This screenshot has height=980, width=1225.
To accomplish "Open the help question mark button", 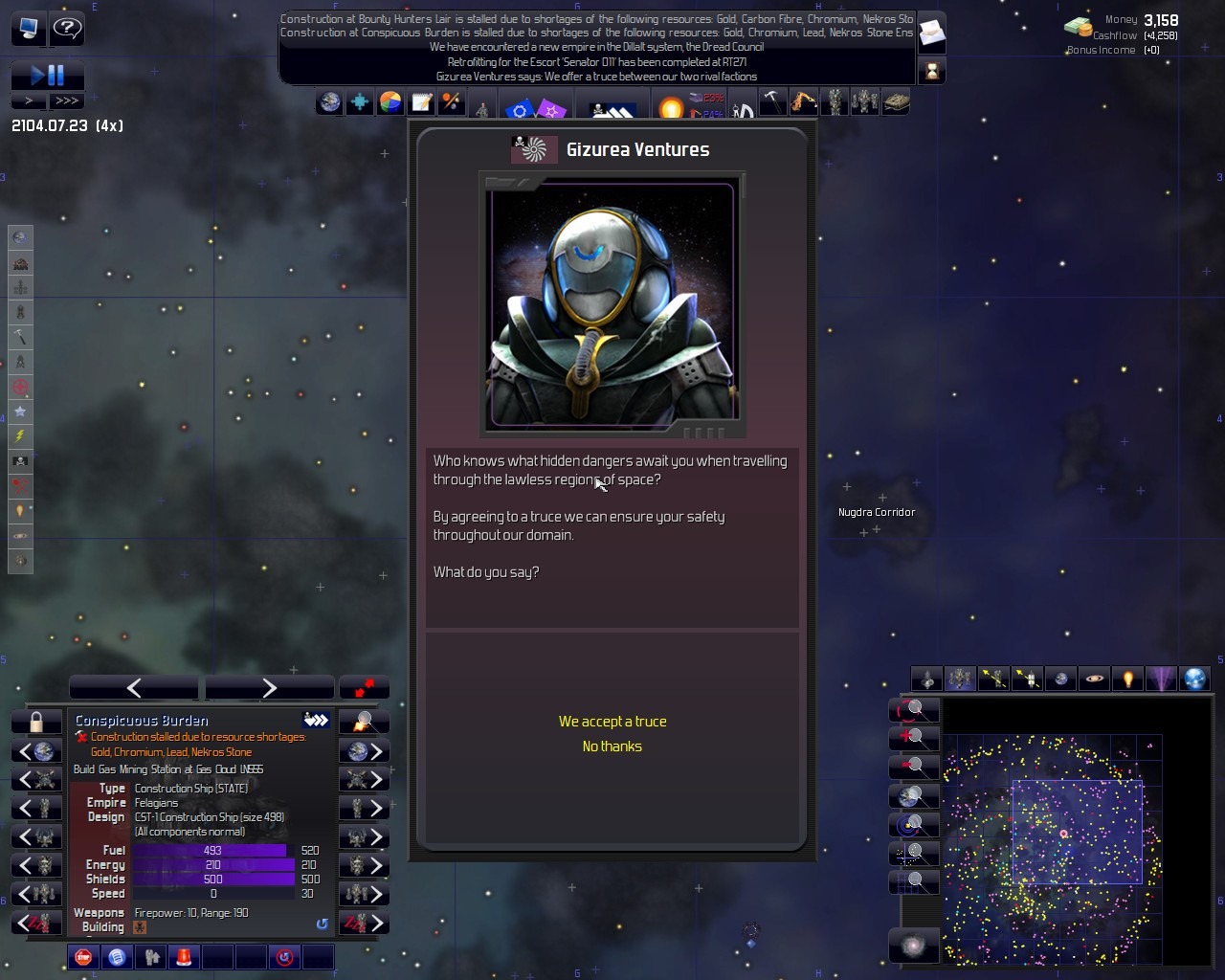I will 67,28.
